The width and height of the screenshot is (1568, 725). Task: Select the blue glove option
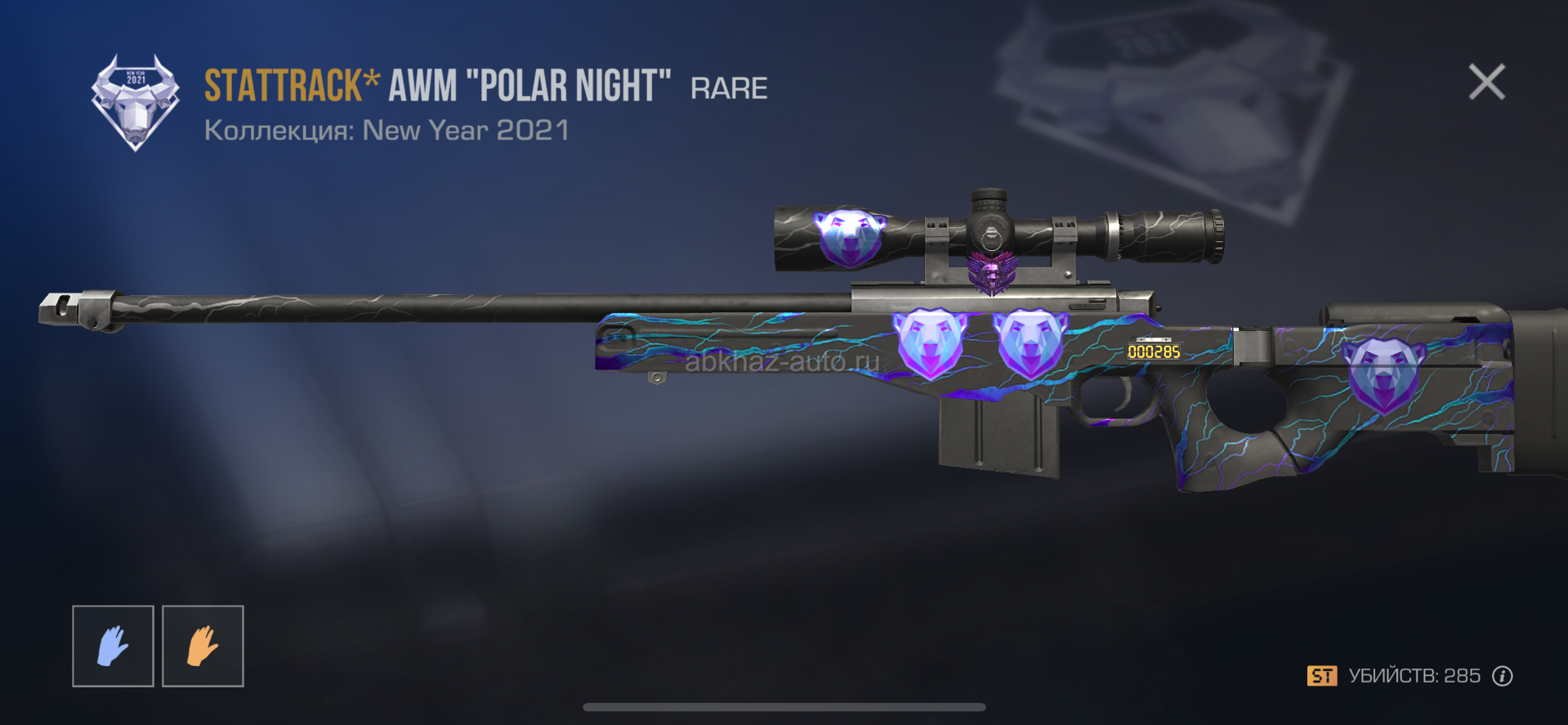(113, 646)
